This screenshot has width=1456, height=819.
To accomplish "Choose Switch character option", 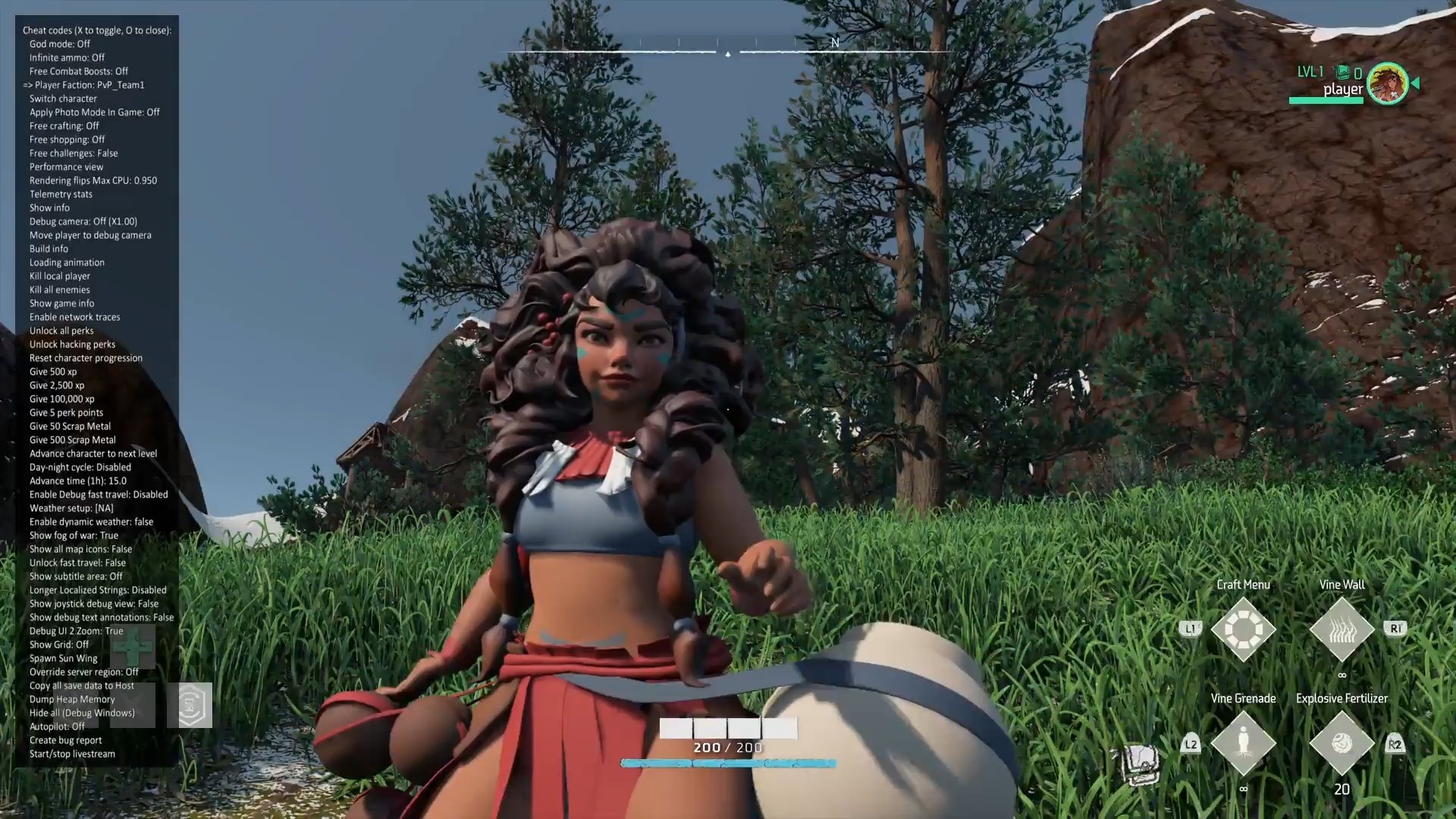I will coord(63,99).
